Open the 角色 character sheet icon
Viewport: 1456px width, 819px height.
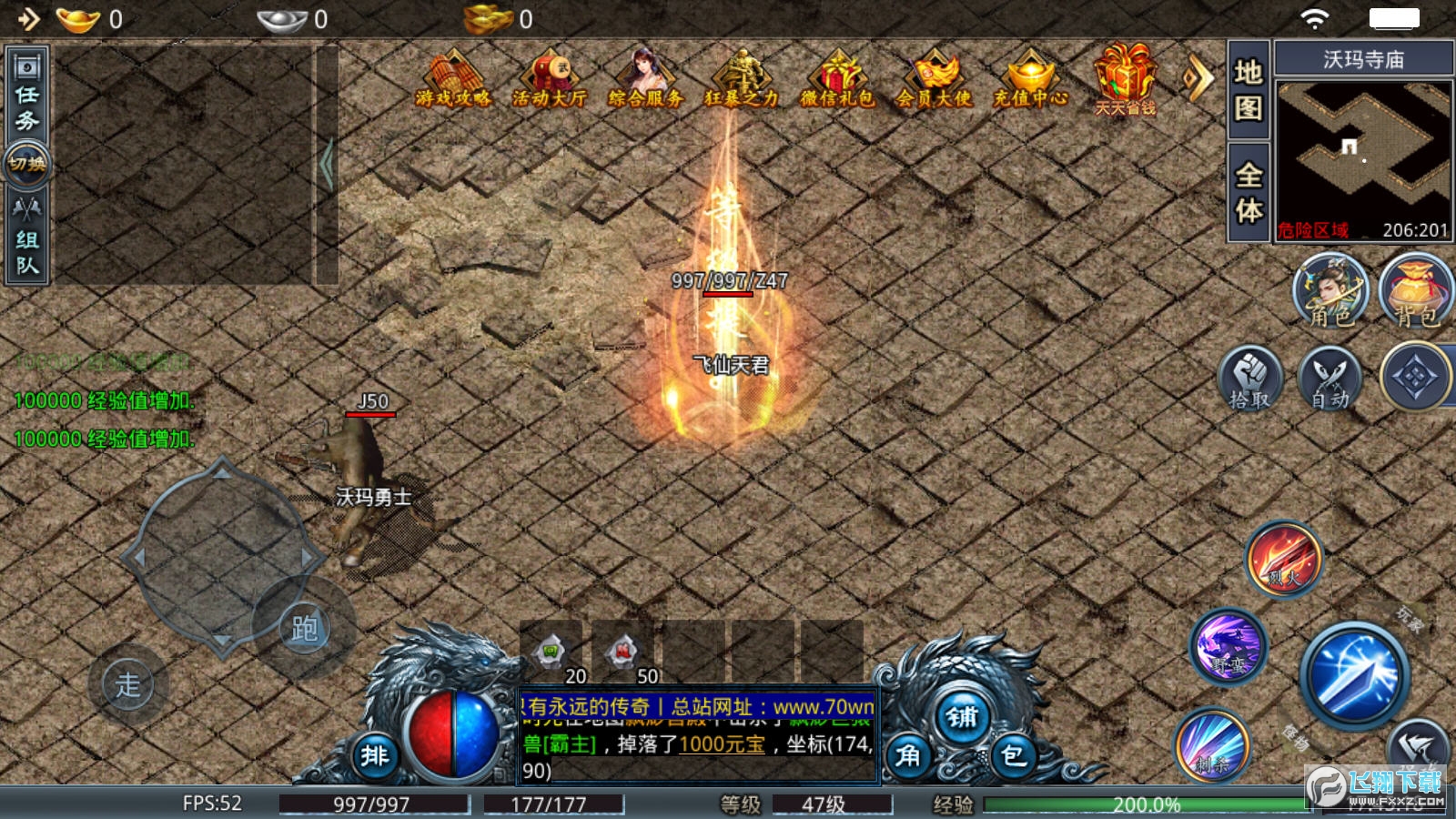[x=1330, y=291]
